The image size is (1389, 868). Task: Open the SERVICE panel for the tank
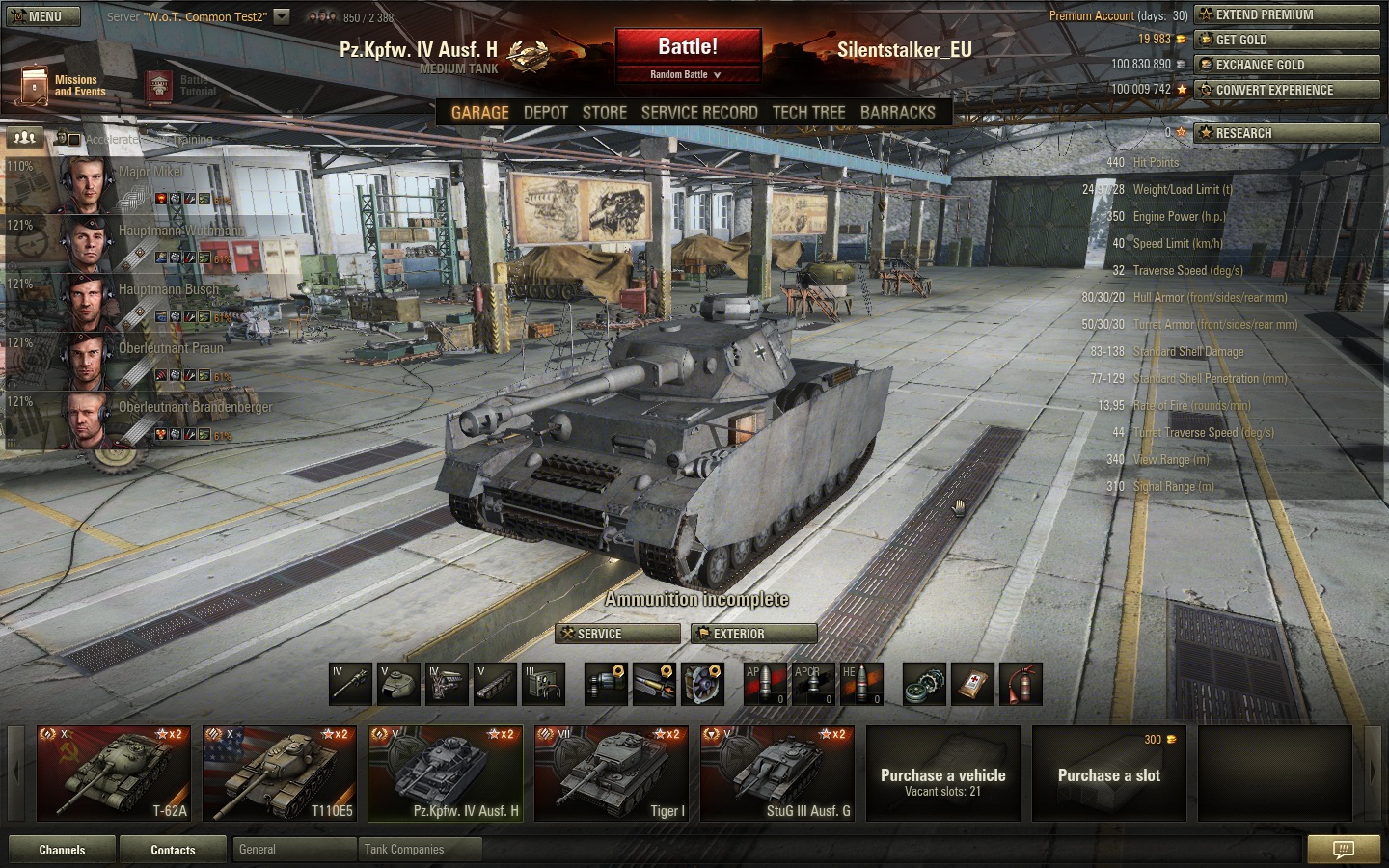[618, 634]
